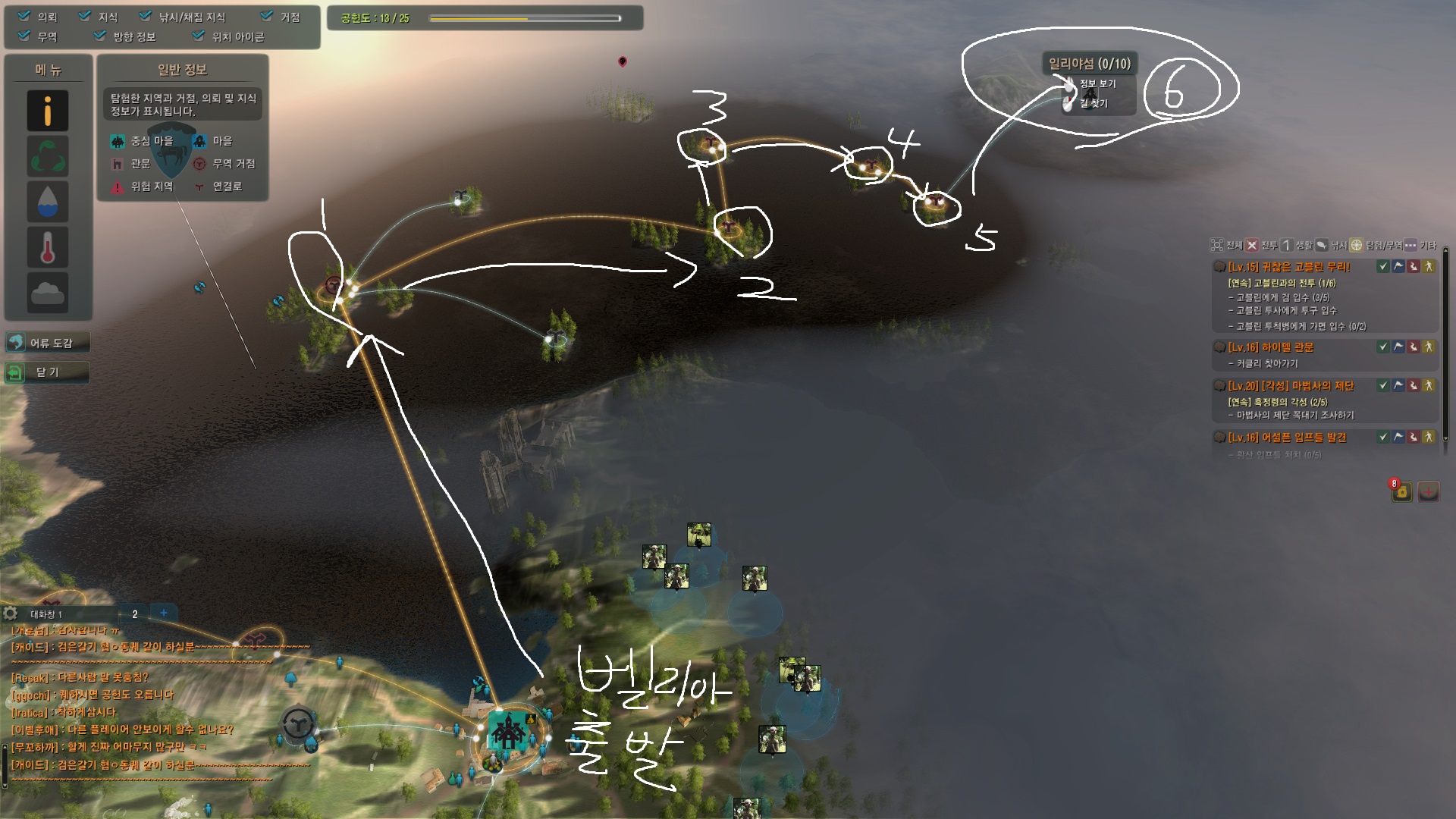This screenshot has height=819, width=1456.
Task: Switch quest tracker to the 전투 tab
Action: (1261, 245)
